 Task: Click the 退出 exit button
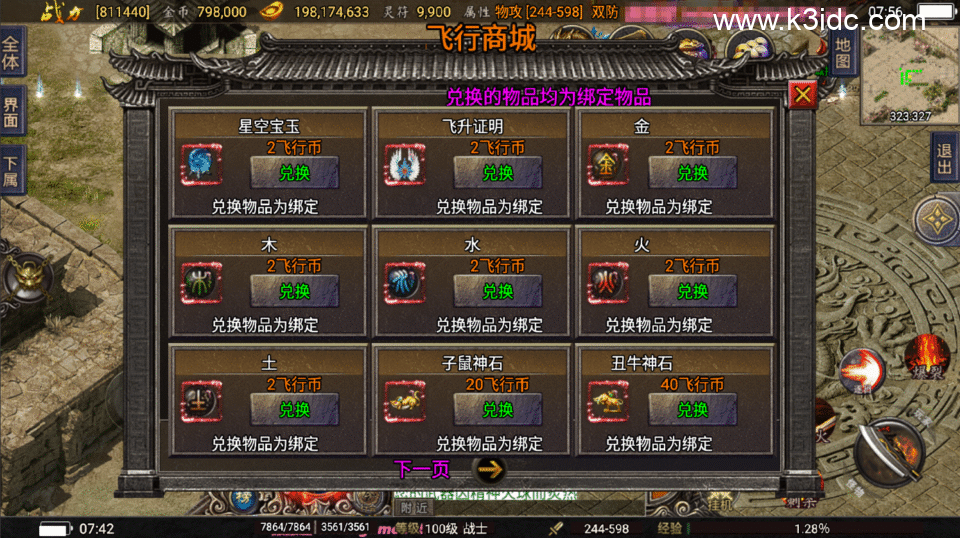[x=944, y=159]
